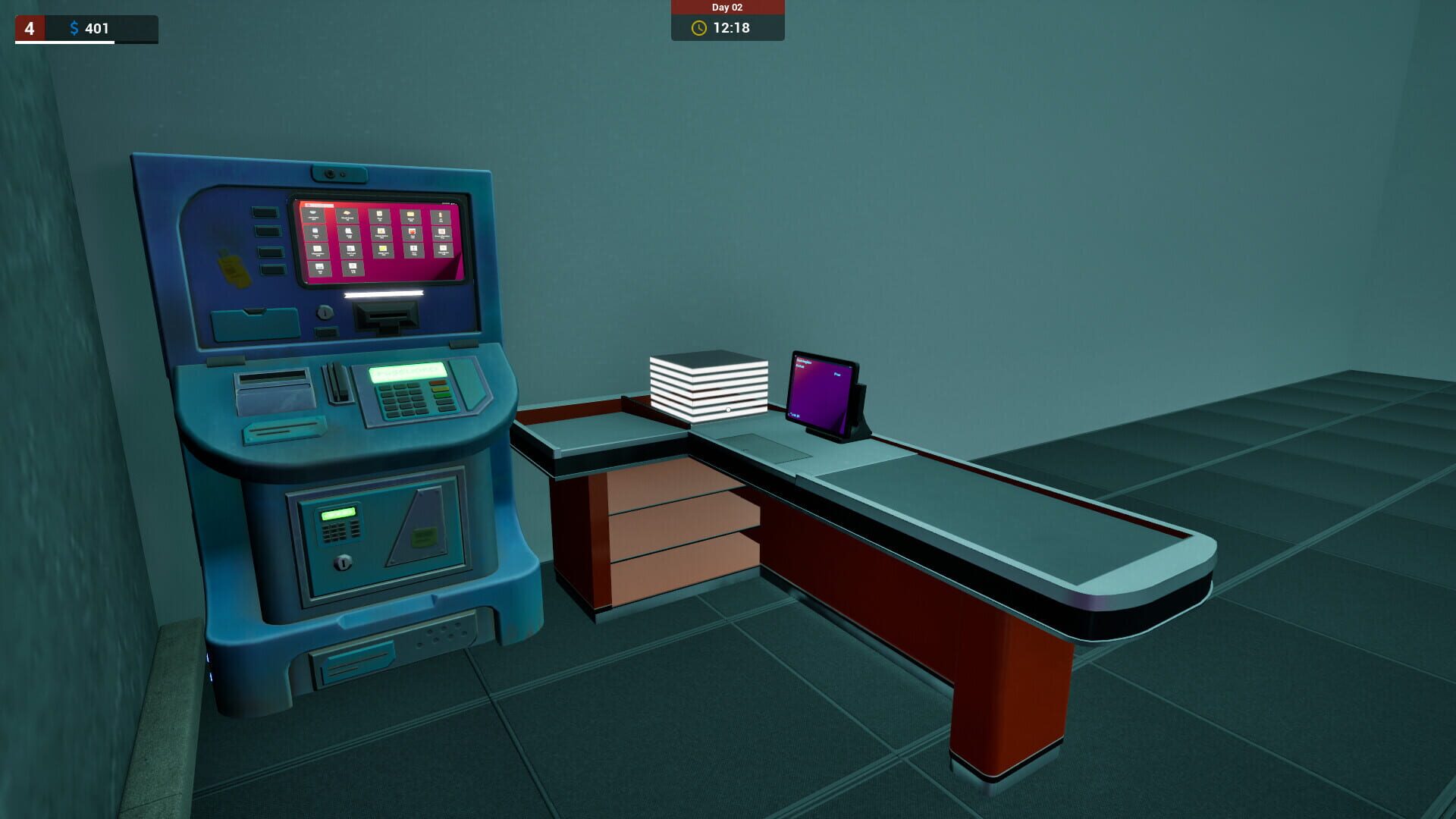Expand the teal drop tray below the kiosk screen

click(258, 322)
